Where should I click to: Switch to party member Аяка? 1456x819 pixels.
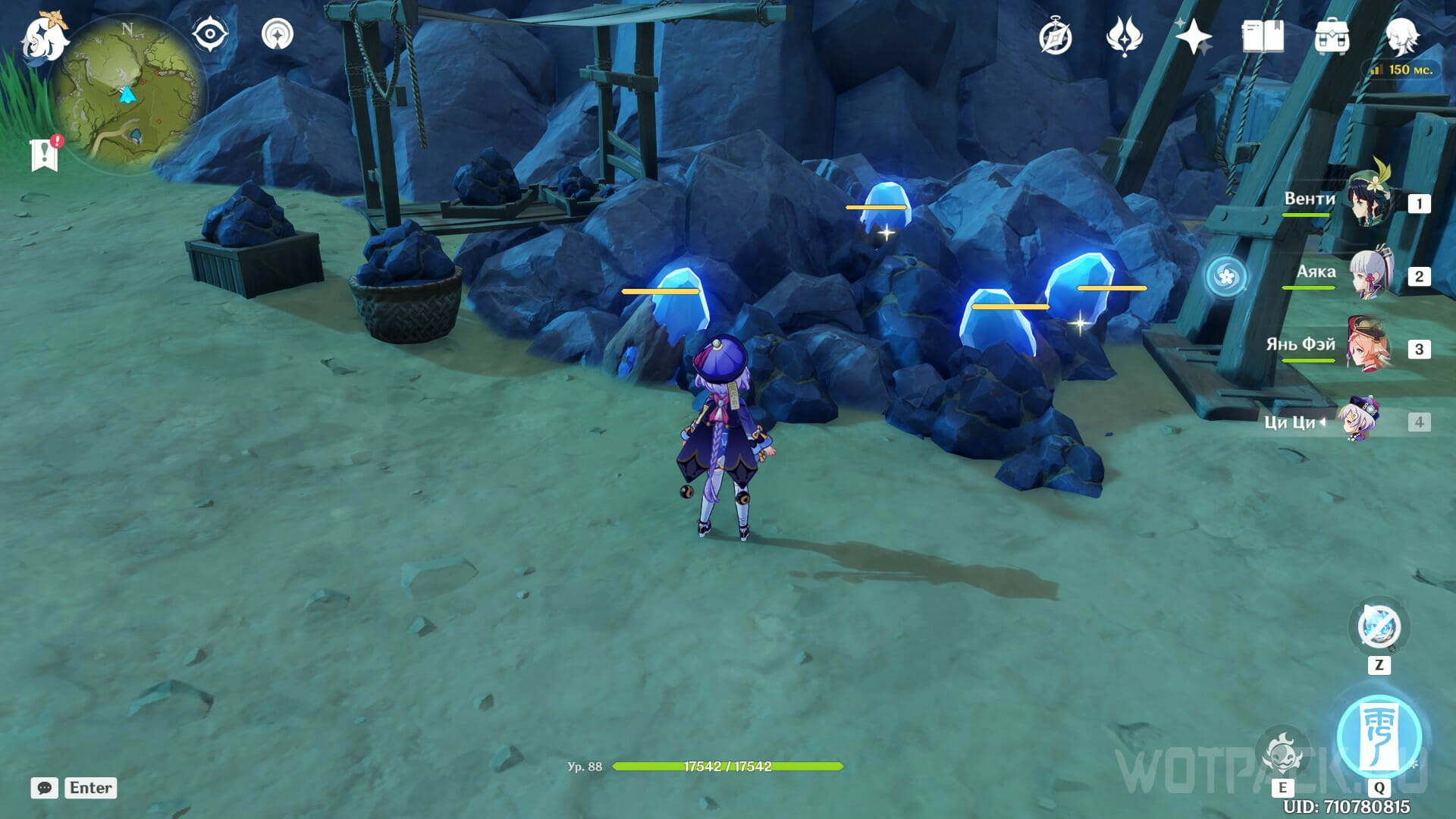coord(1371,275)
